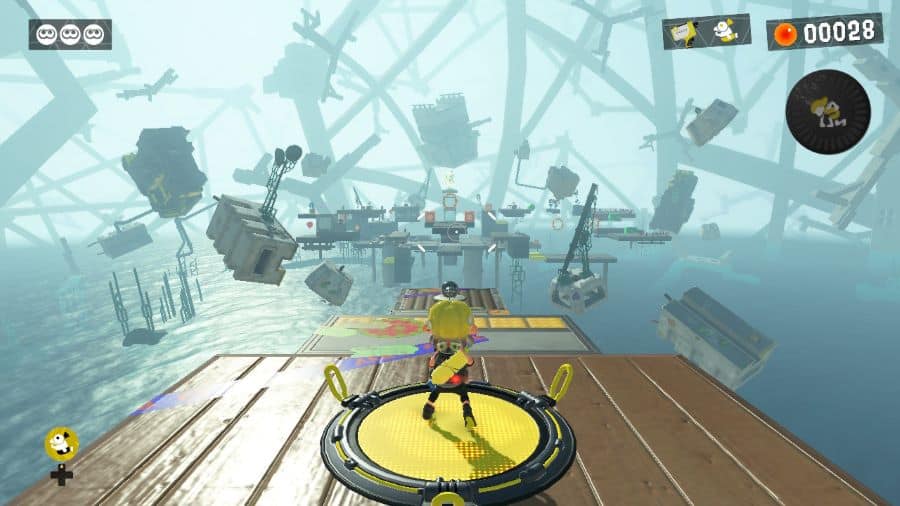
Task: Activate the yellow Smallfry call icon
Action: click(60, 445)
